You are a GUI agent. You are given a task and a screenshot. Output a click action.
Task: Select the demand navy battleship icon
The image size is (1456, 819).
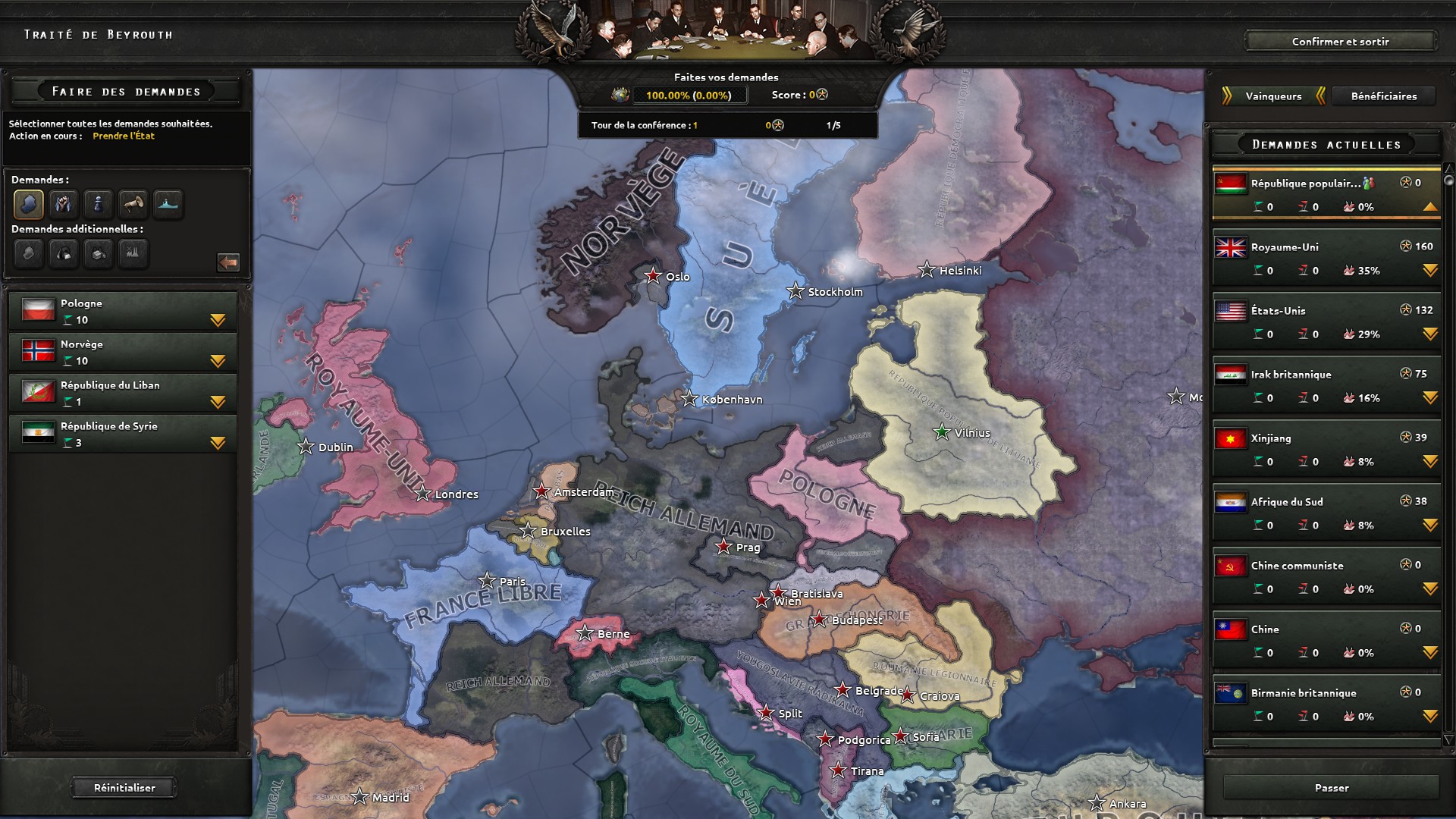[x=168, y=204]
